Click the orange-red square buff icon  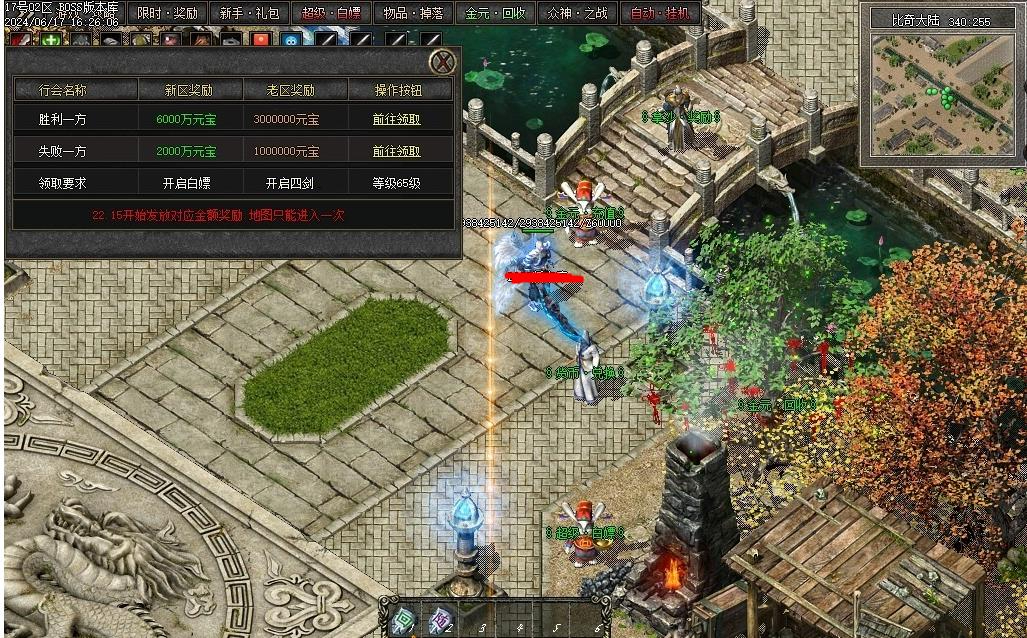click(x=260, y=40)
